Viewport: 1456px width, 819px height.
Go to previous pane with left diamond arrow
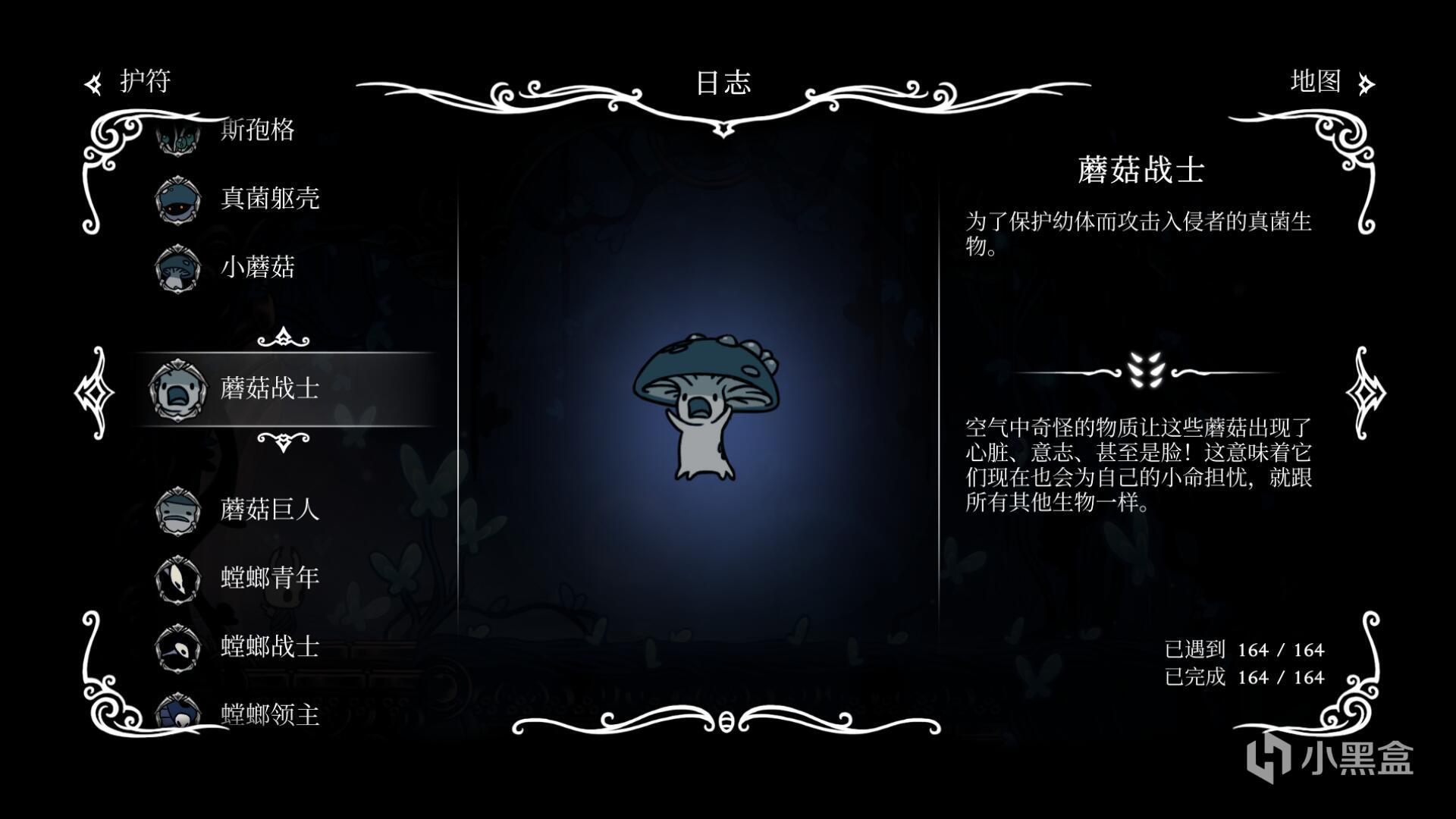click(94, 393)
